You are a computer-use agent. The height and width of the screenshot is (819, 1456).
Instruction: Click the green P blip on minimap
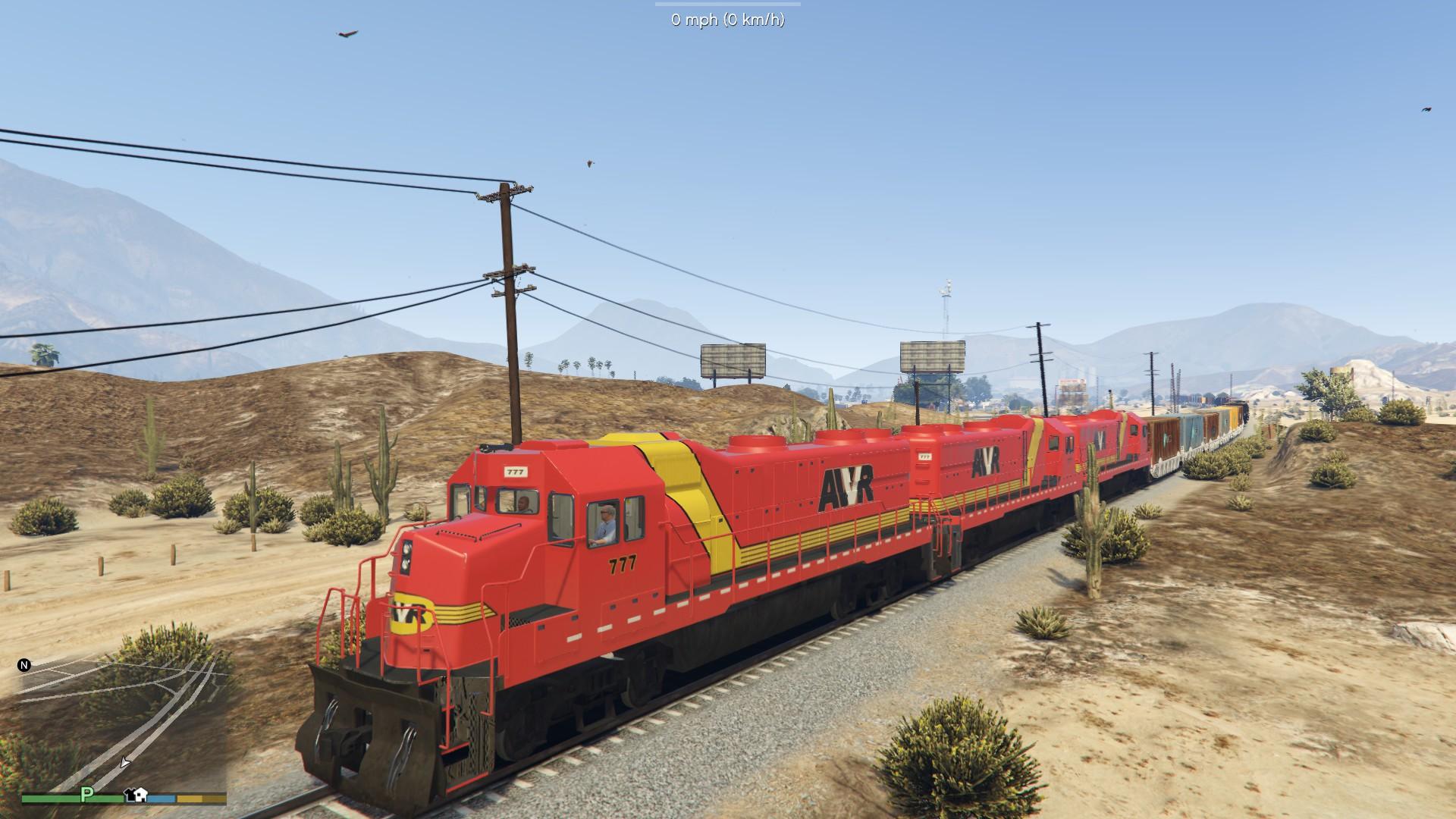87,794
